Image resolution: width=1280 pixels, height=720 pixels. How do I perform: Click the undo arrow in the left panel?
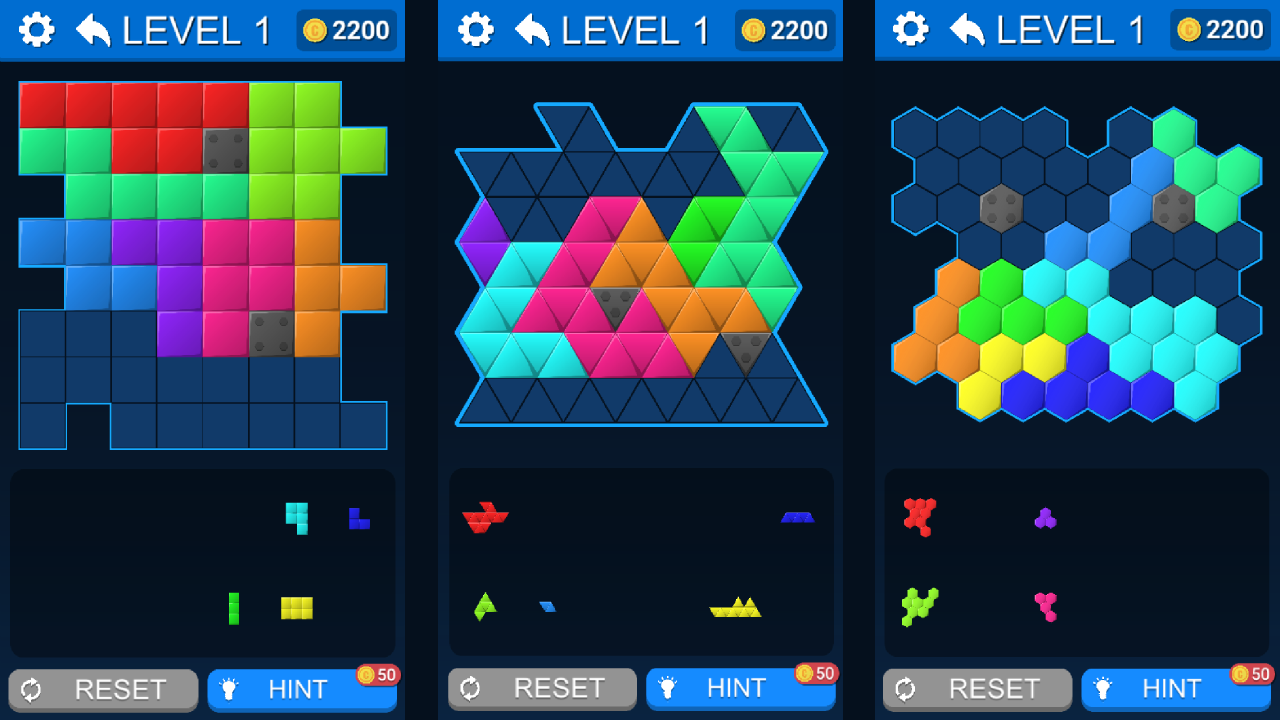(93, 29)
